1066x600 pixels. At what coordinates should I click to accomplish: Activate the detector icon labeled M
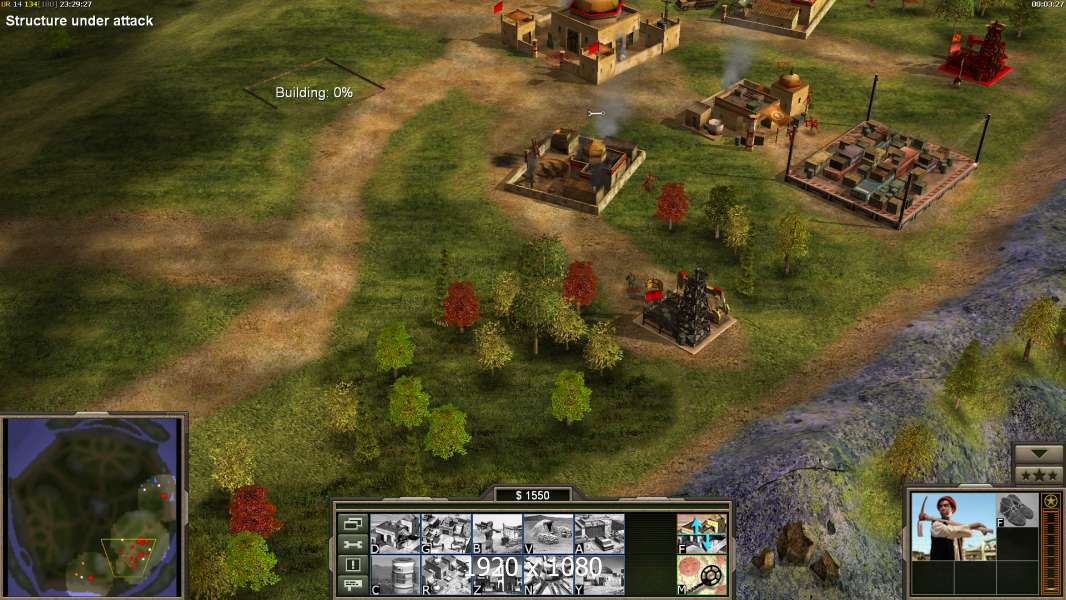click(x=701, y=574)
